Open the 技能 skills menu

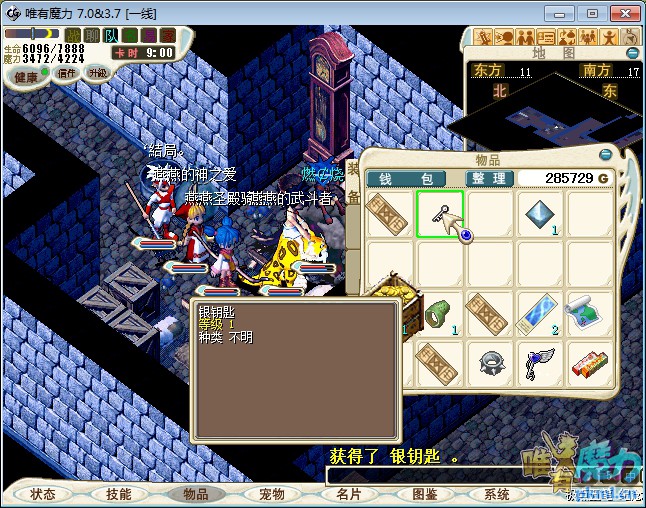coord(119,494)
